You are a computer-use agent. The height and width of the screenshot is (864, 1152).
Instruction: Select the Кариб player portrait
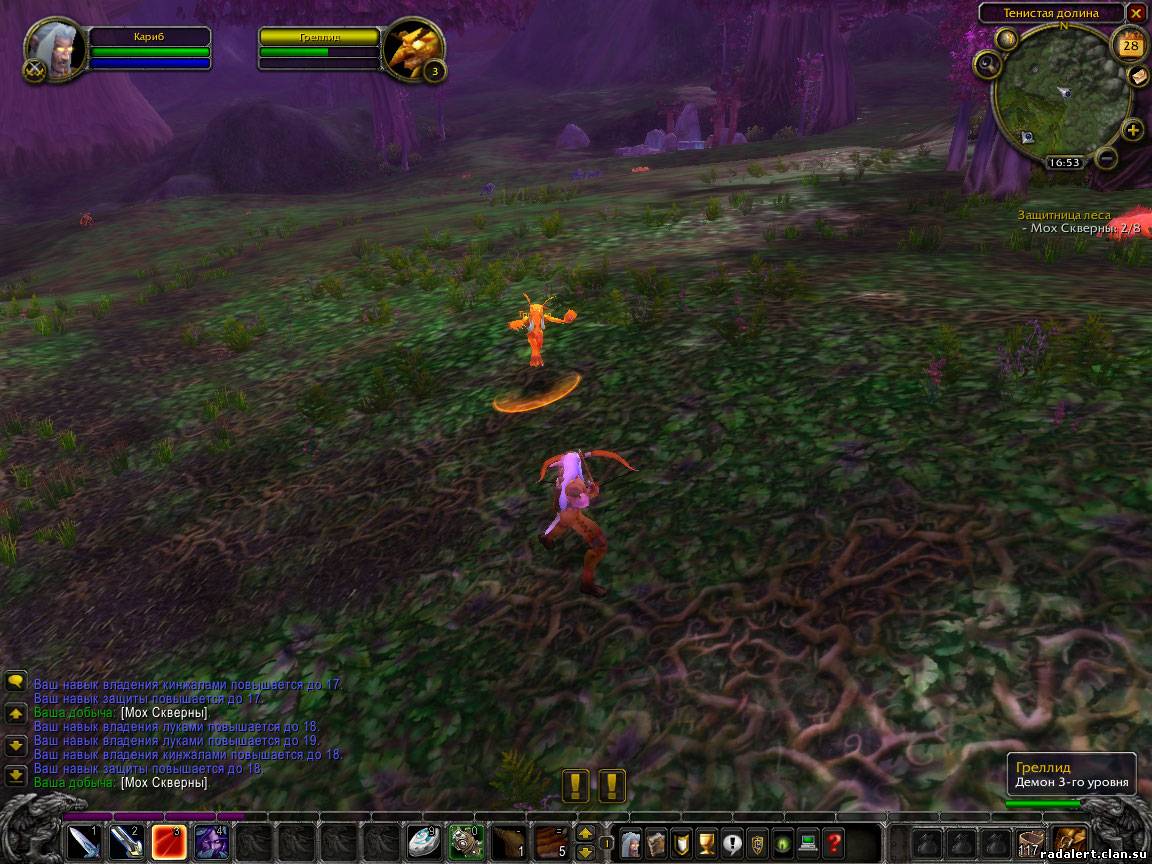tap(48, 49)
